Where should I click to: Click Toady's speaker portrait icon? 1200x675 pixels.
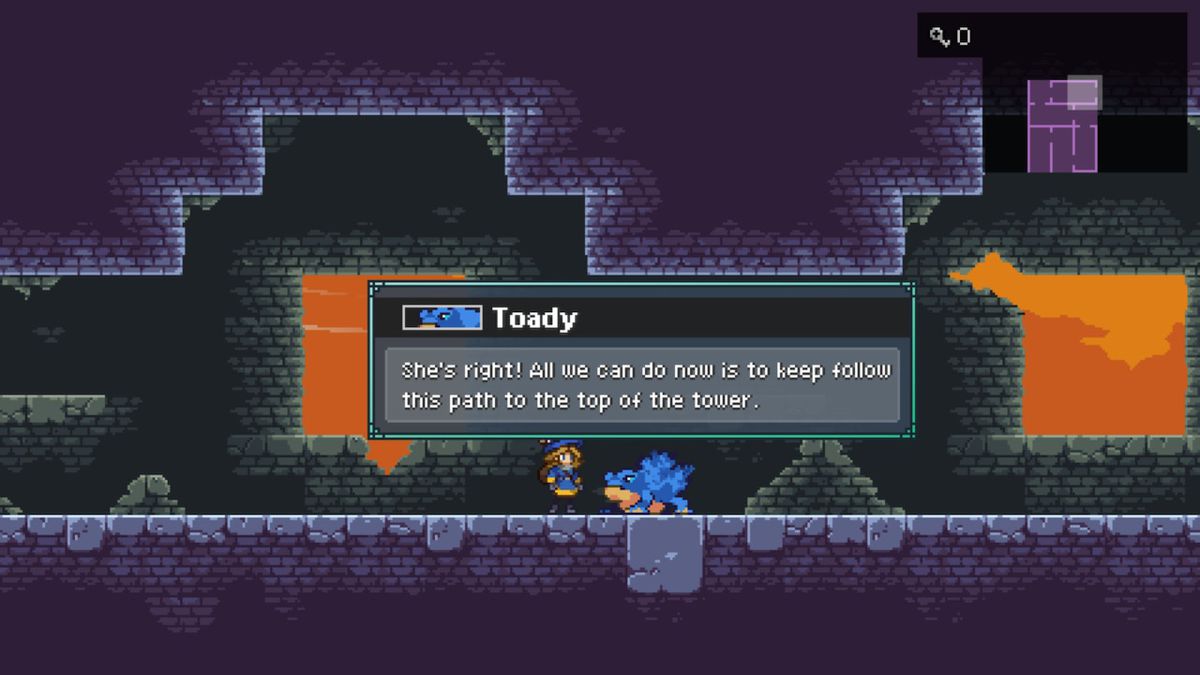point(441,318)
